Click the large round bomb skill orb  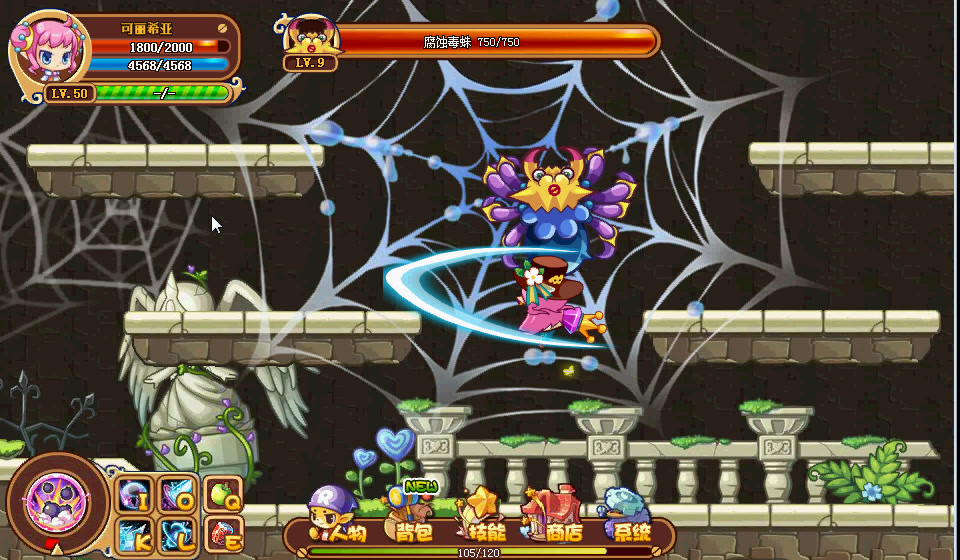pyautogui.click(x=57, y=498)
